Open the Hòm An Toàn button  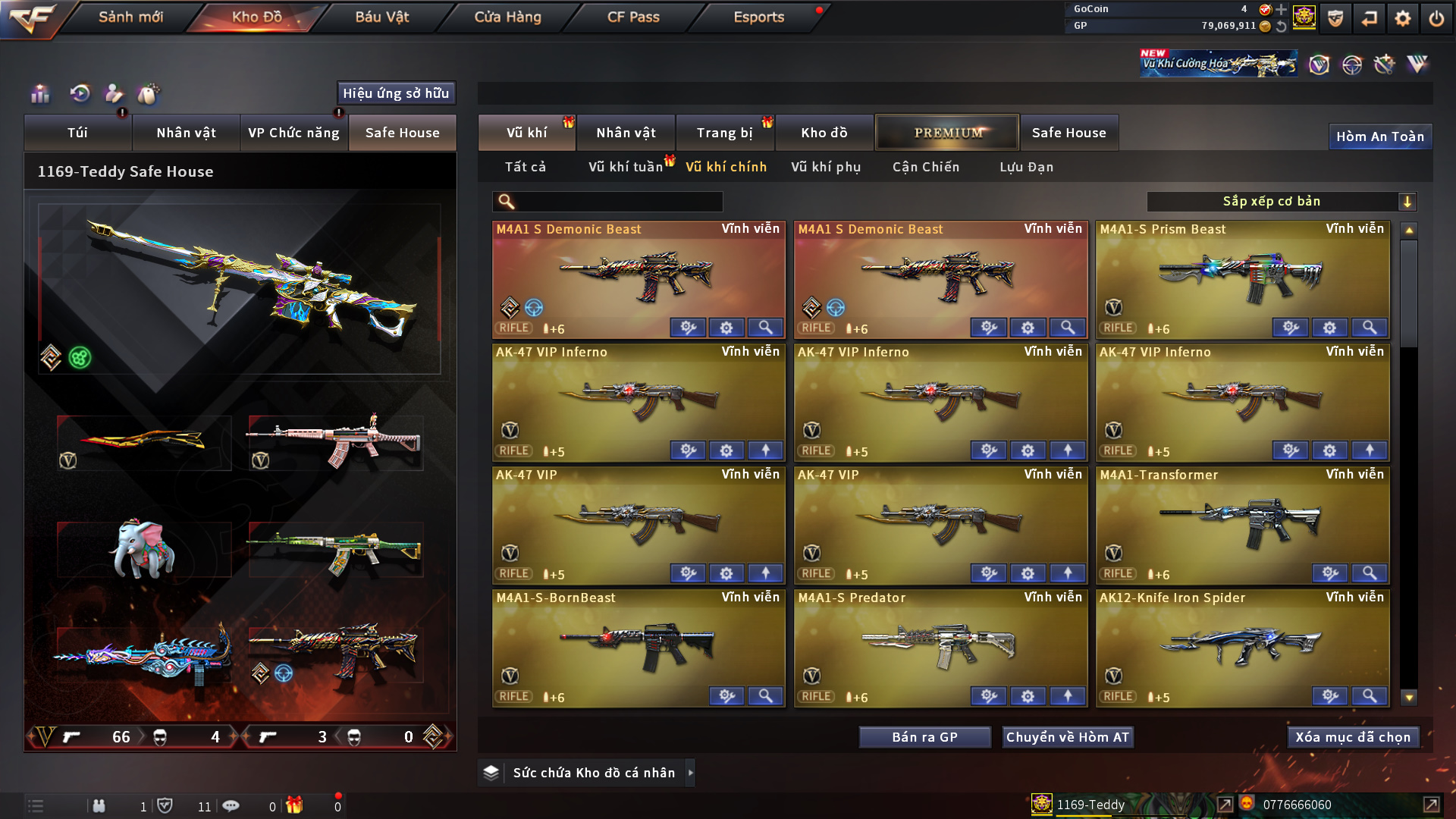click(x=1379, y=136)
